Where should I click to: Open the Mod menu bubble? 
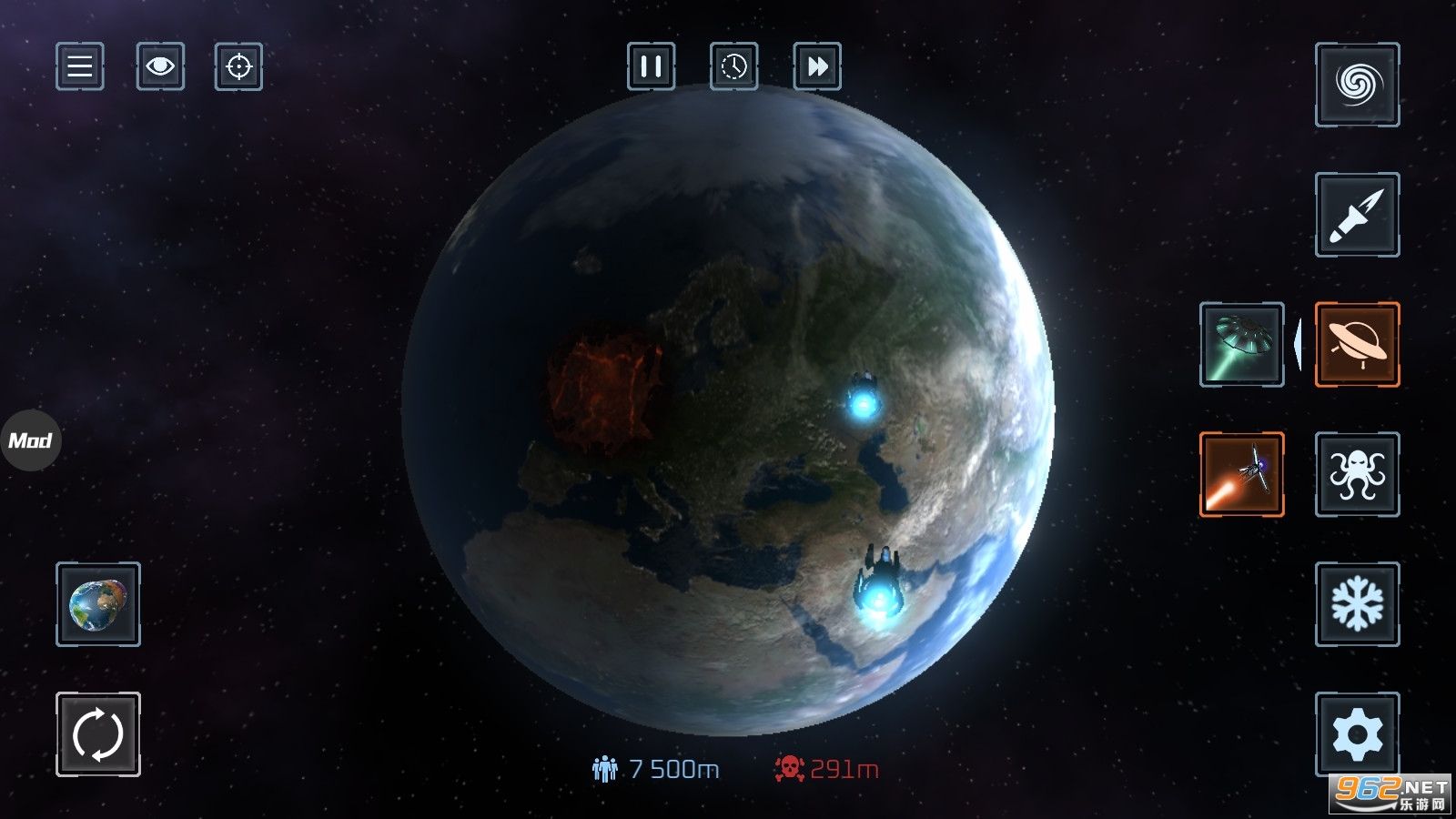click(31, 440)
